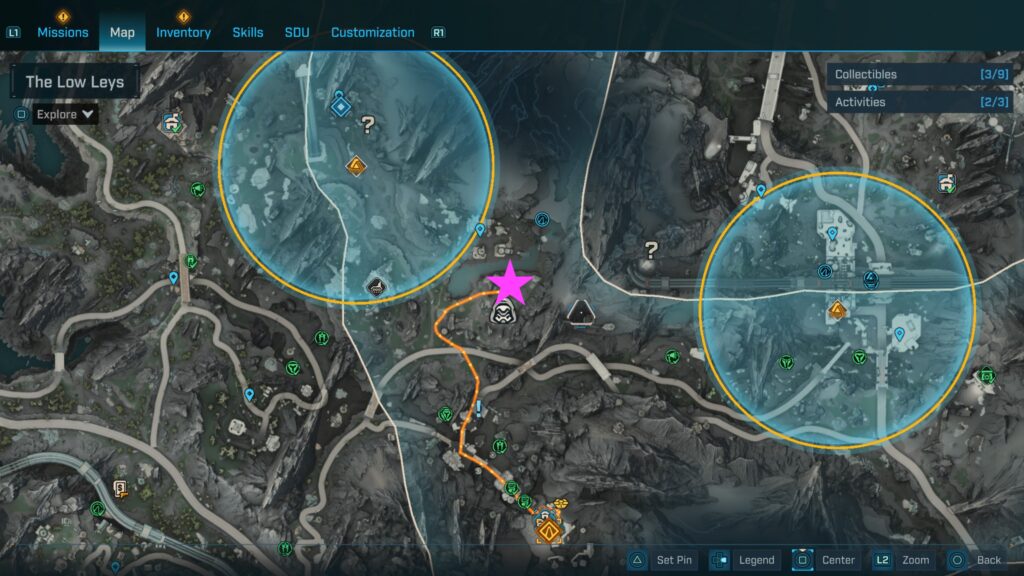1024x576 pixels.
Task: Open the Customization tab
Action: (372, 32)
